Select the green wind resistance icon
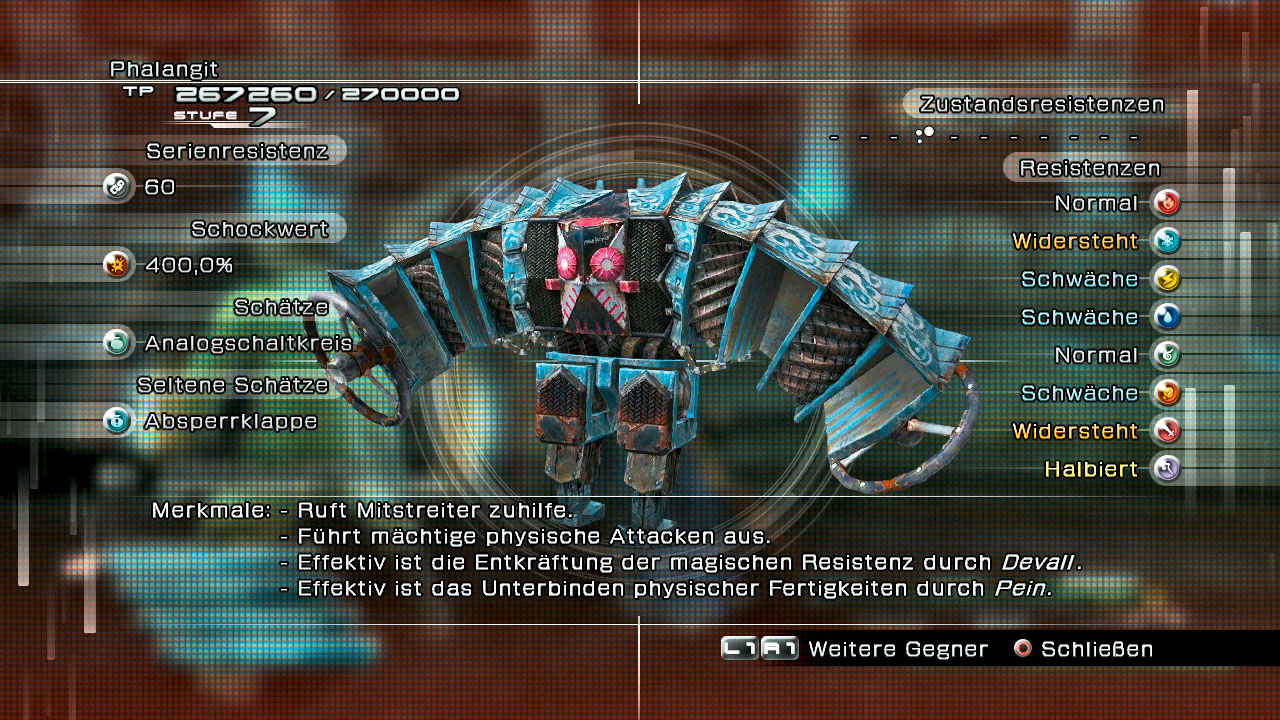 1166,355
